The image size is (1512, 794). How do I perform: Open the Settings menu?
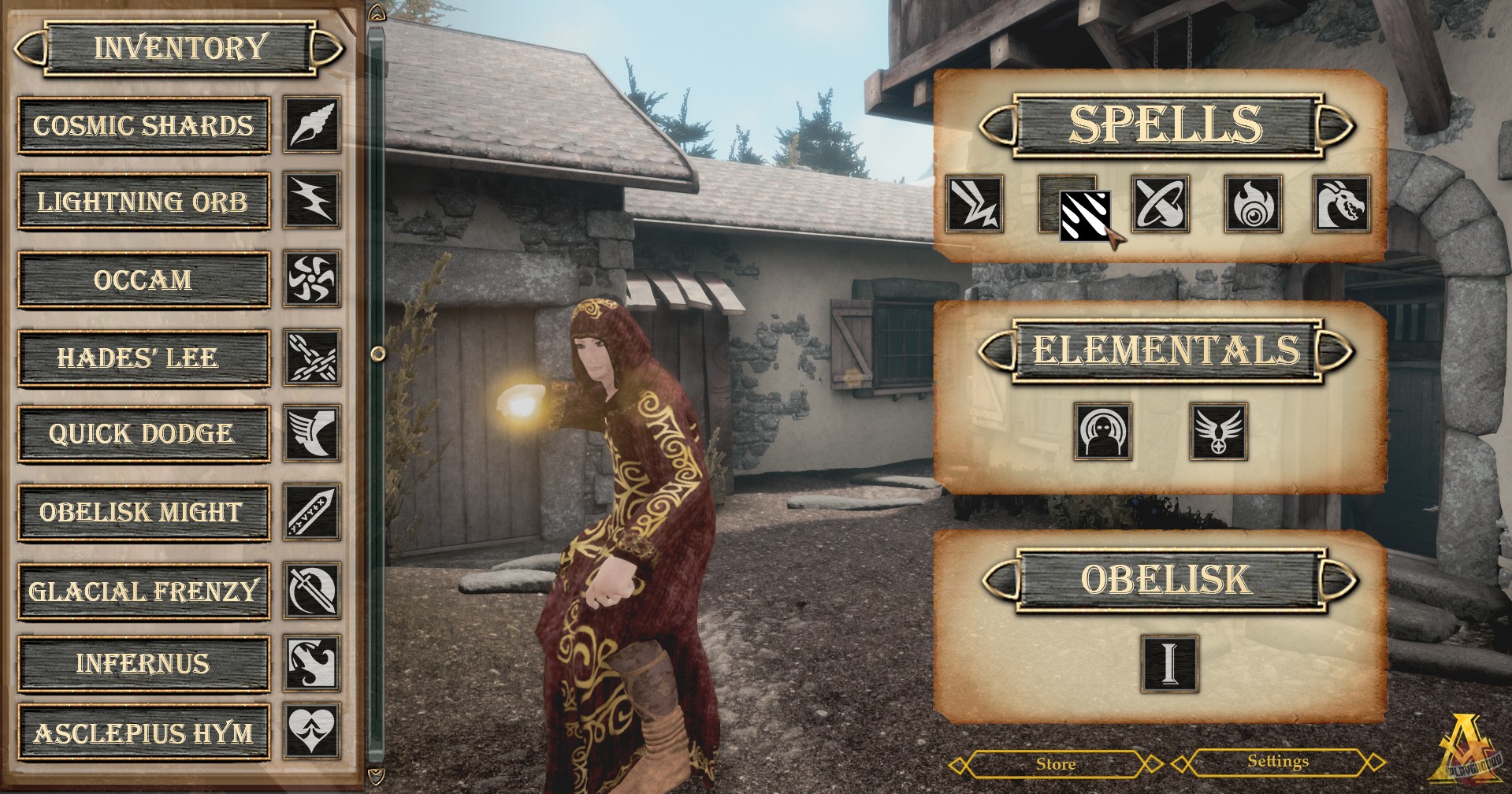click(x=1277, y=762)
